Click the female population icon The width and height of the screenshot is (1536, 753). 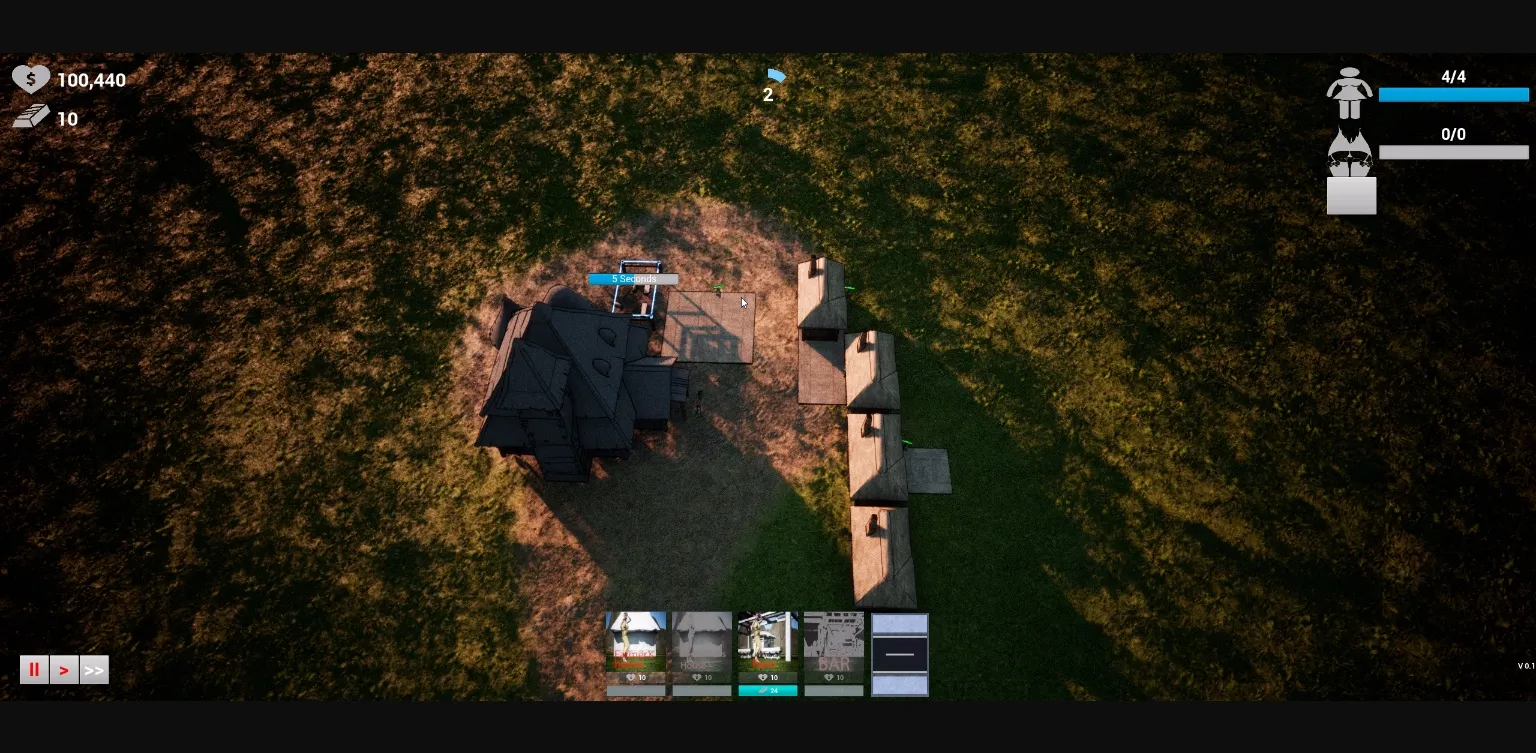pyautogui.click(x=1351, y=92)
